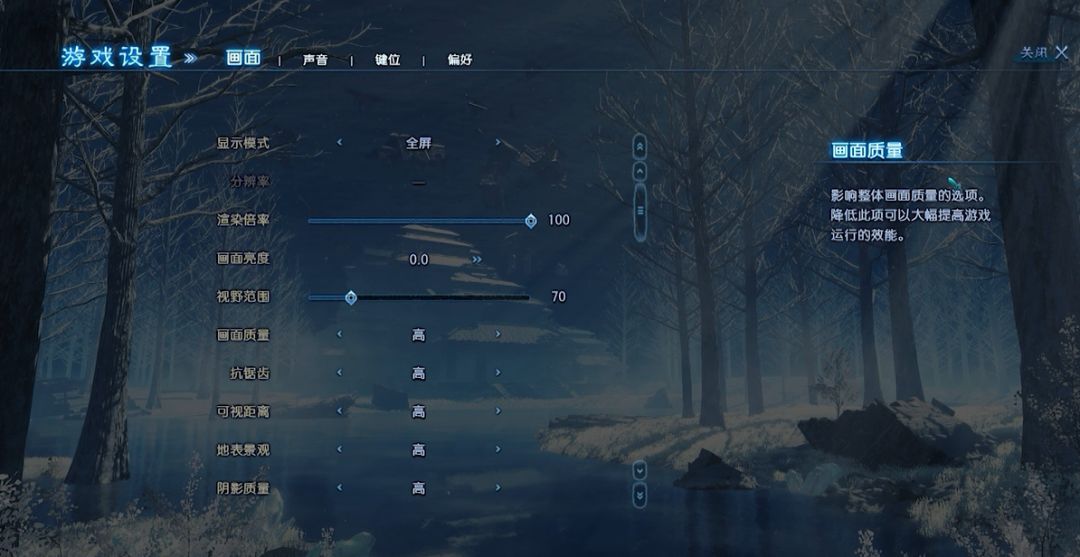The width and height of the screenshot is (1080, 557).
Task: Raise 可视距离 with the right arrow
Action: click(x=498, y=411)
